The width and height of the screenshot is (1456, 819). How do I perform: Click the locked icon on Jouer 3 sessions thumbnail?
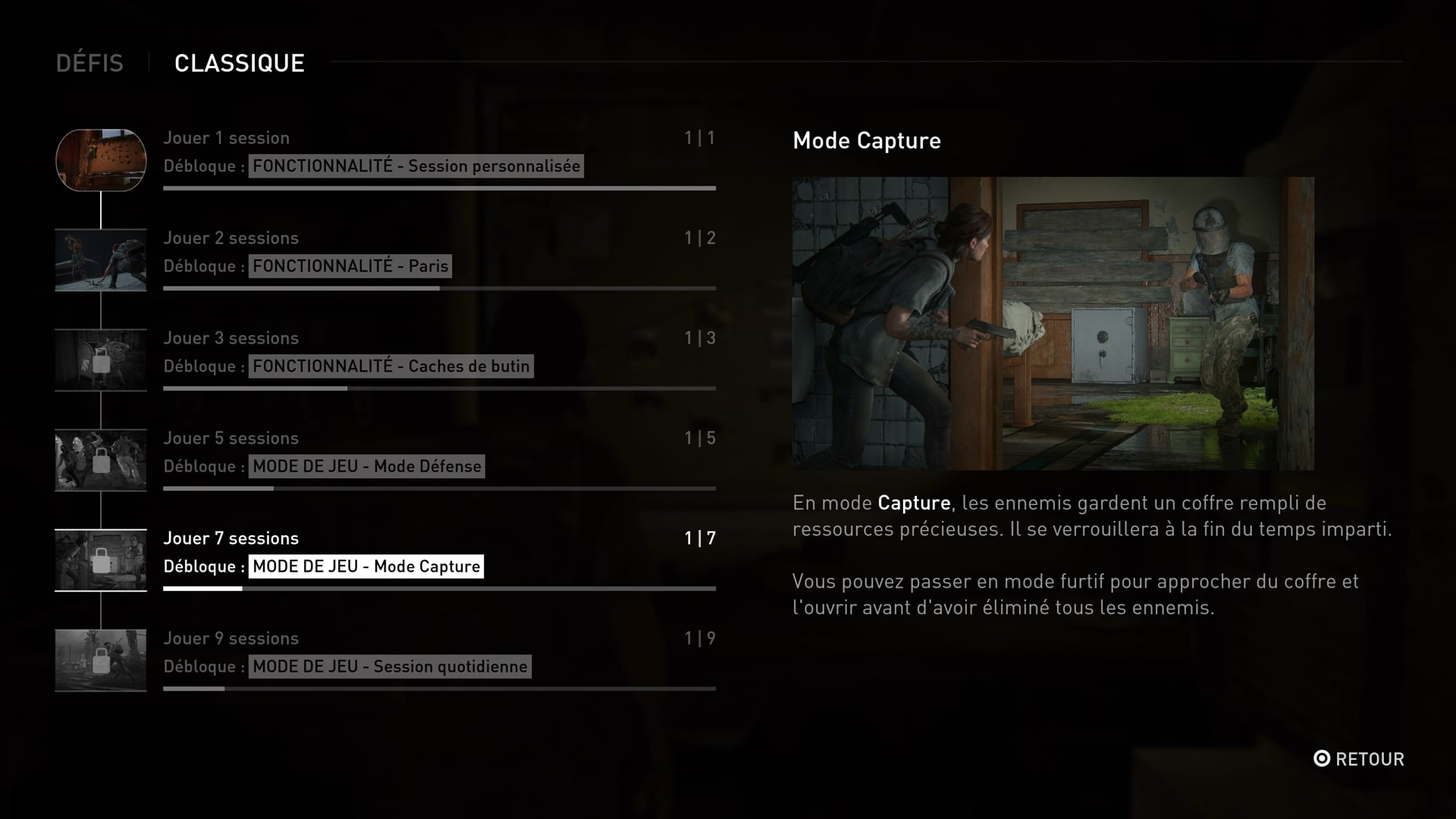coord(101,360)
